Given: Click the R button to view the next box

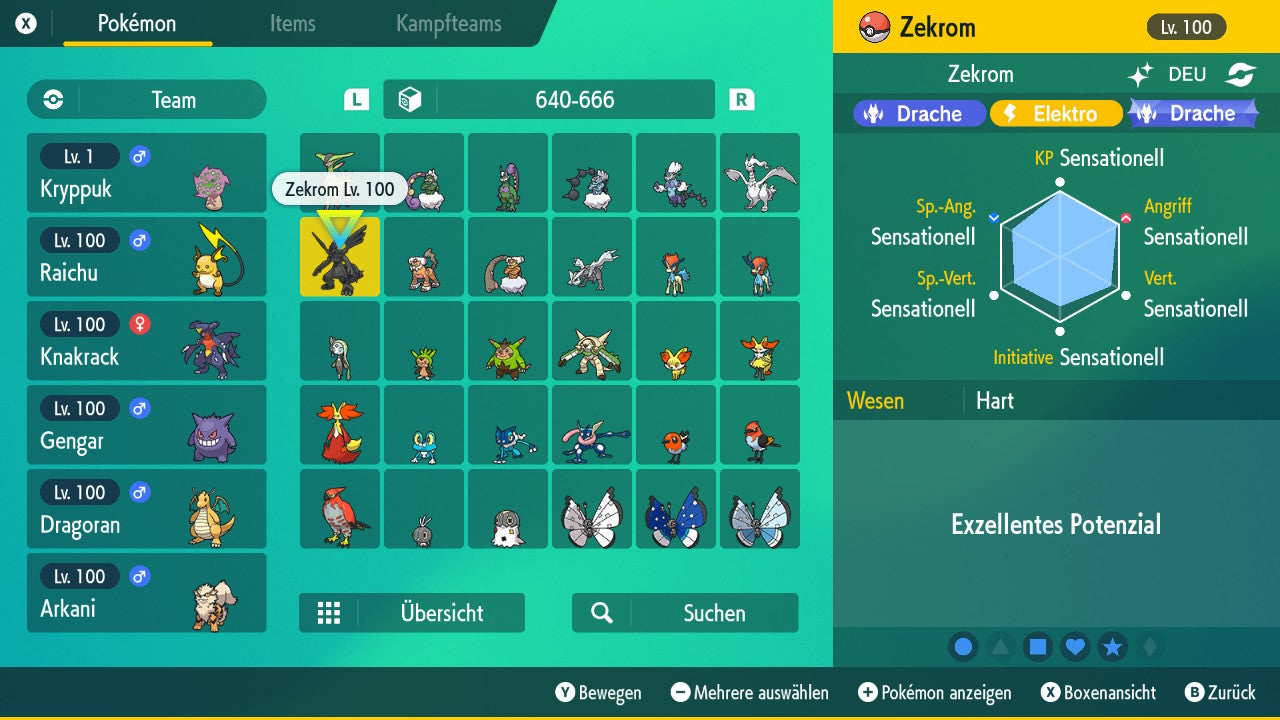Looking at the screenshot, I should pos(740,99).
